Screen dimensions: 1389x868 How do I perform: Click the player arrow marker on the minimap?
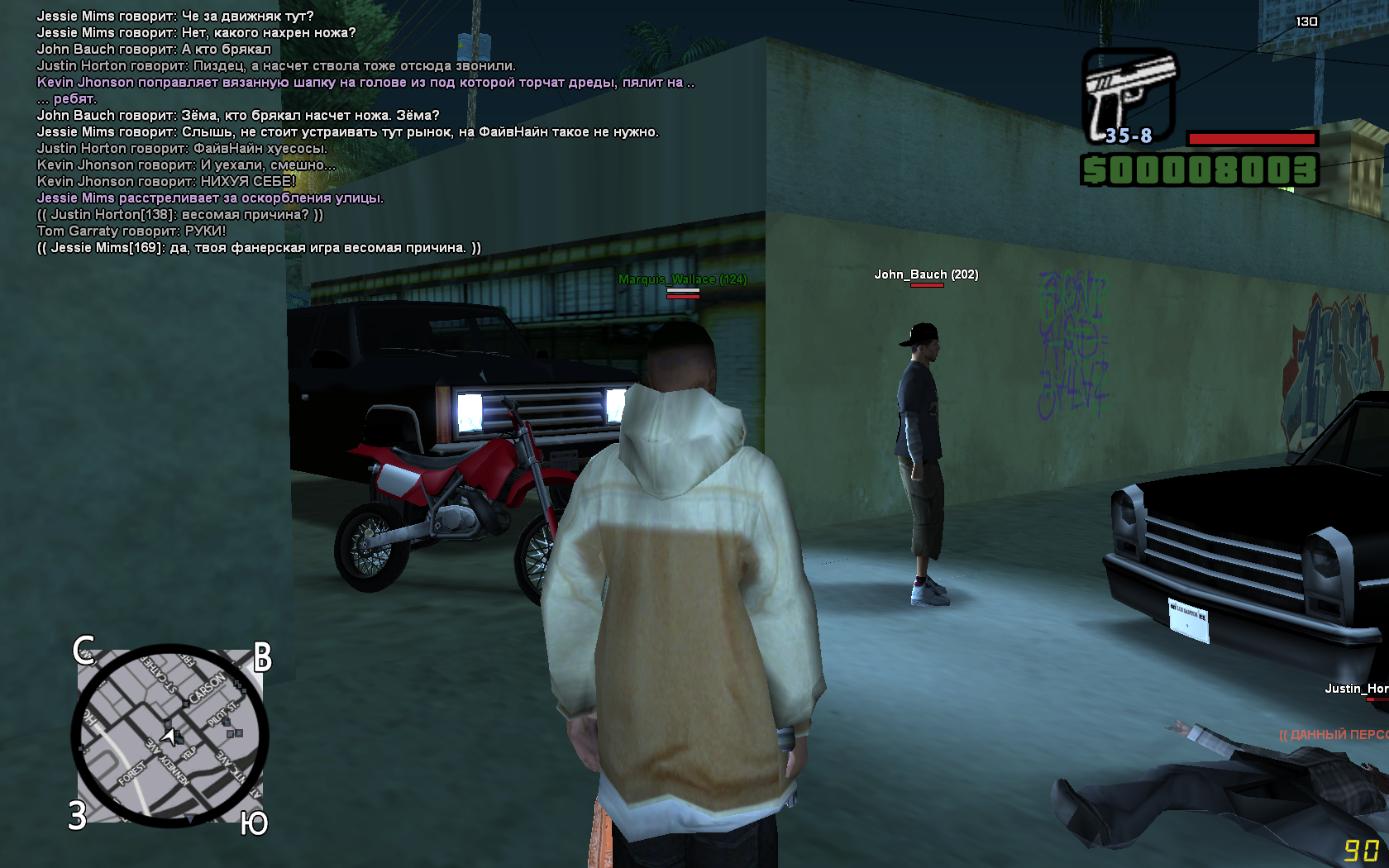169,736
